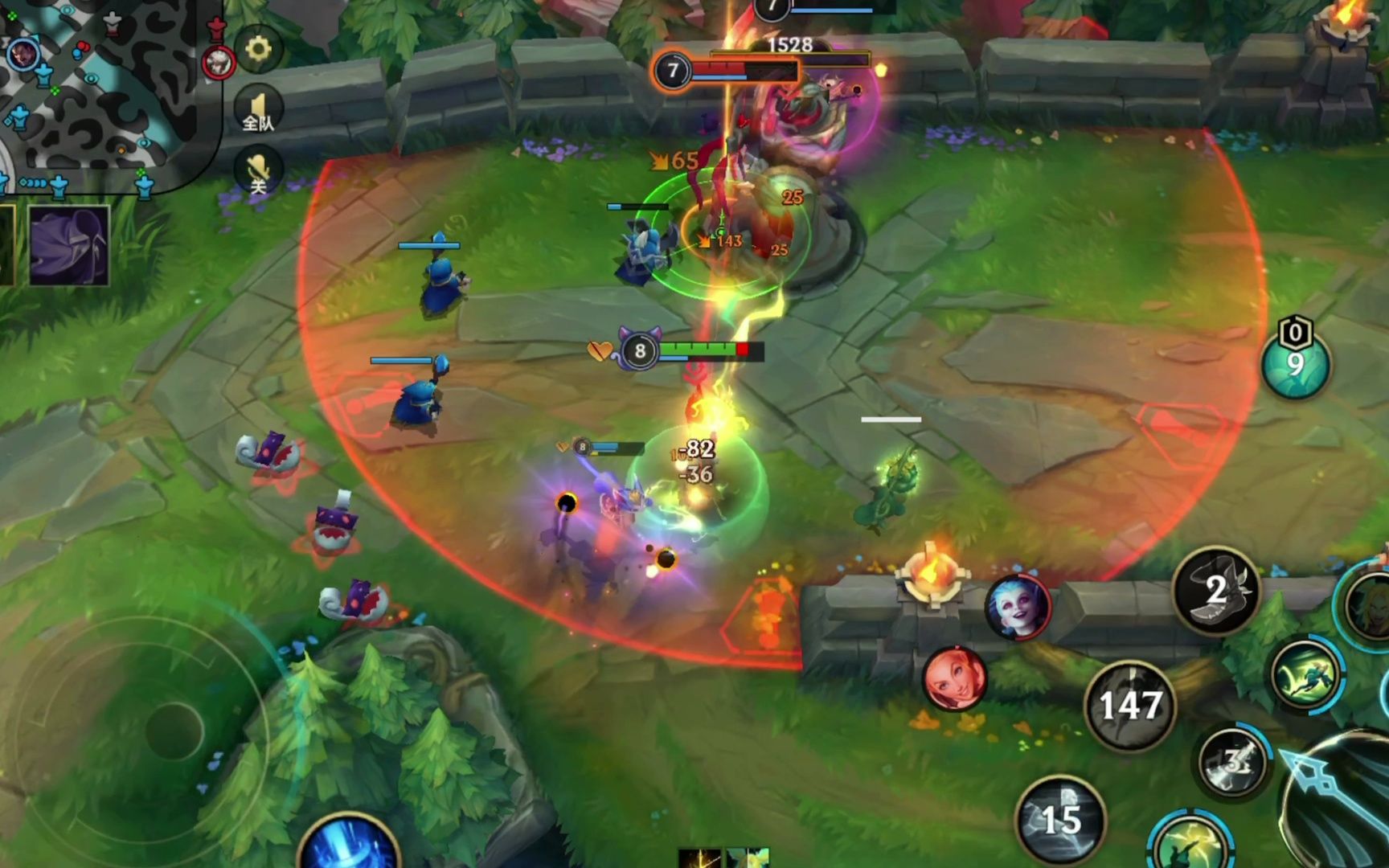Open the gear settings menu
This screenshot has height=868, width=1389.
pyautogui.click(x=257, y=49)
